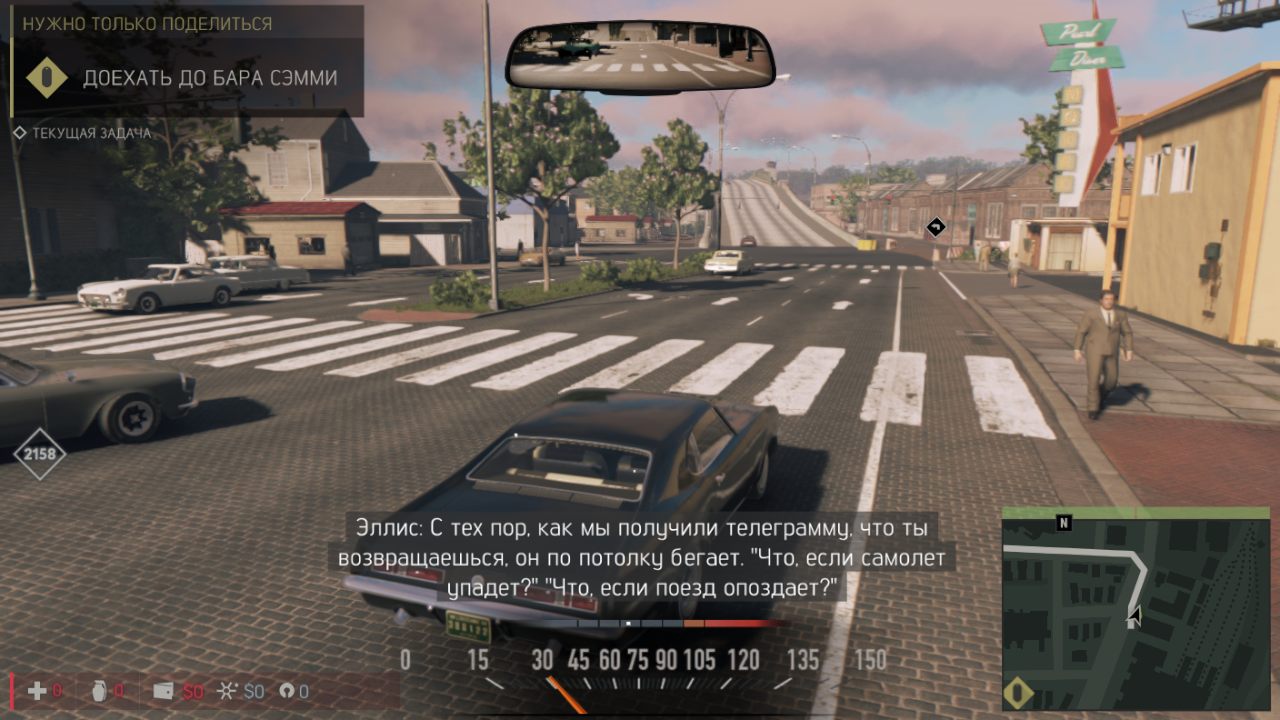Open the minimap

(1135, 612)
